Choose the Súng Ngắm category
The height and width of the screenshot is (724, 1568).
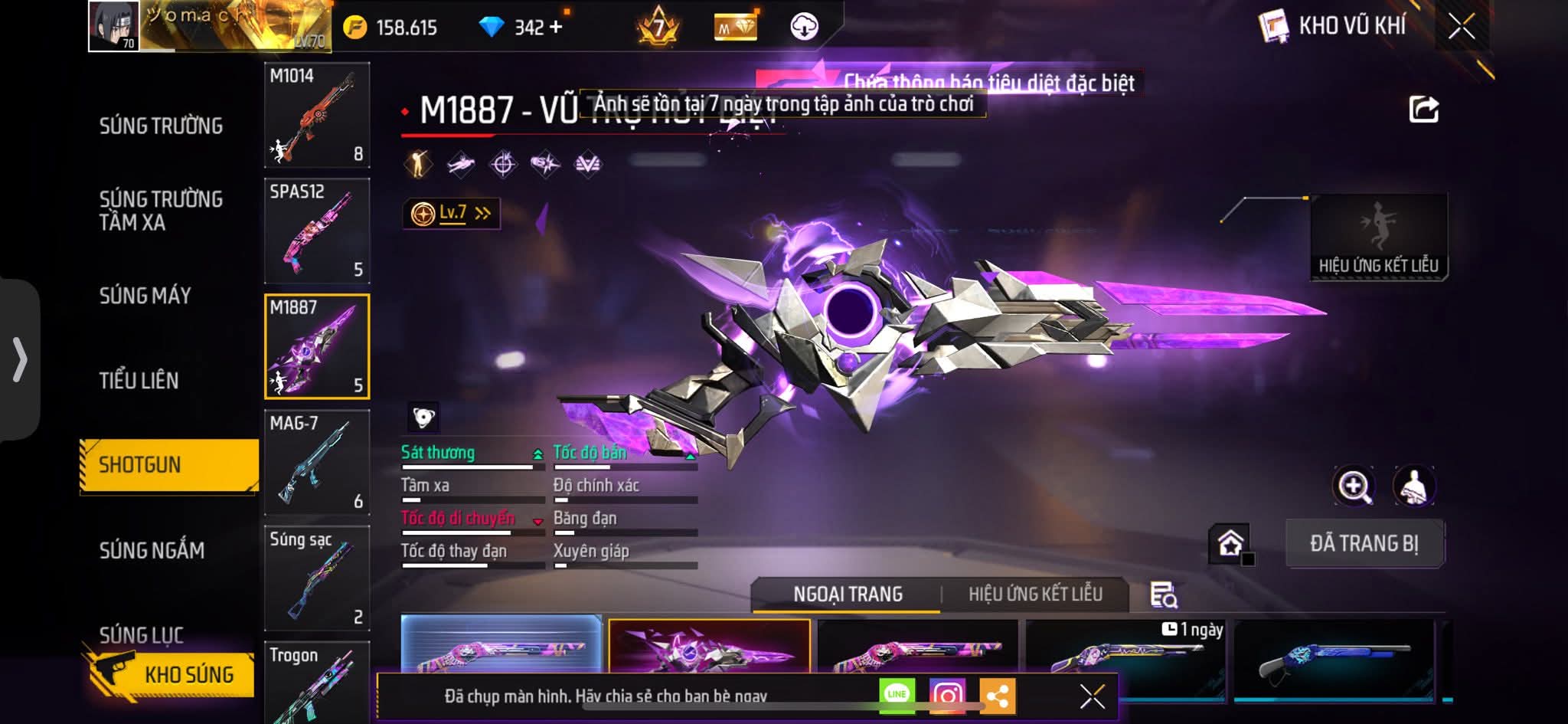[x=152, y=550]
